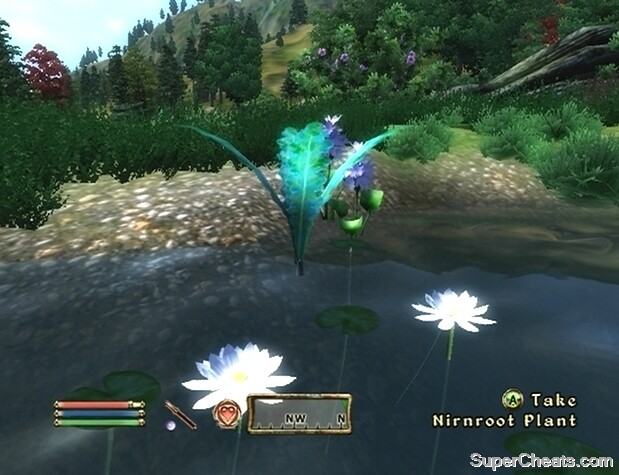Select the heart-shaped active spell icon
Screen dimensions: 619x475
[x=227, y=413]
